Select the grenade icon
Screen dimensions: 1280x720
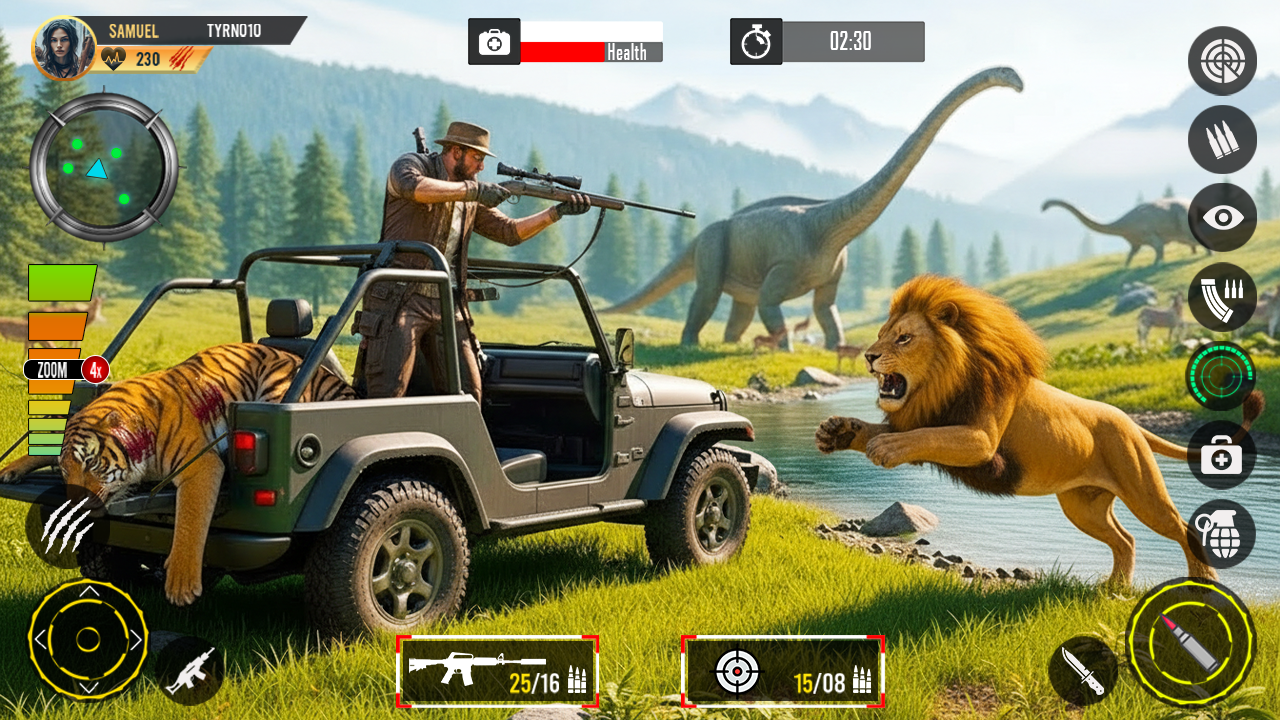pyautogui.click(x=1221, y=533)
